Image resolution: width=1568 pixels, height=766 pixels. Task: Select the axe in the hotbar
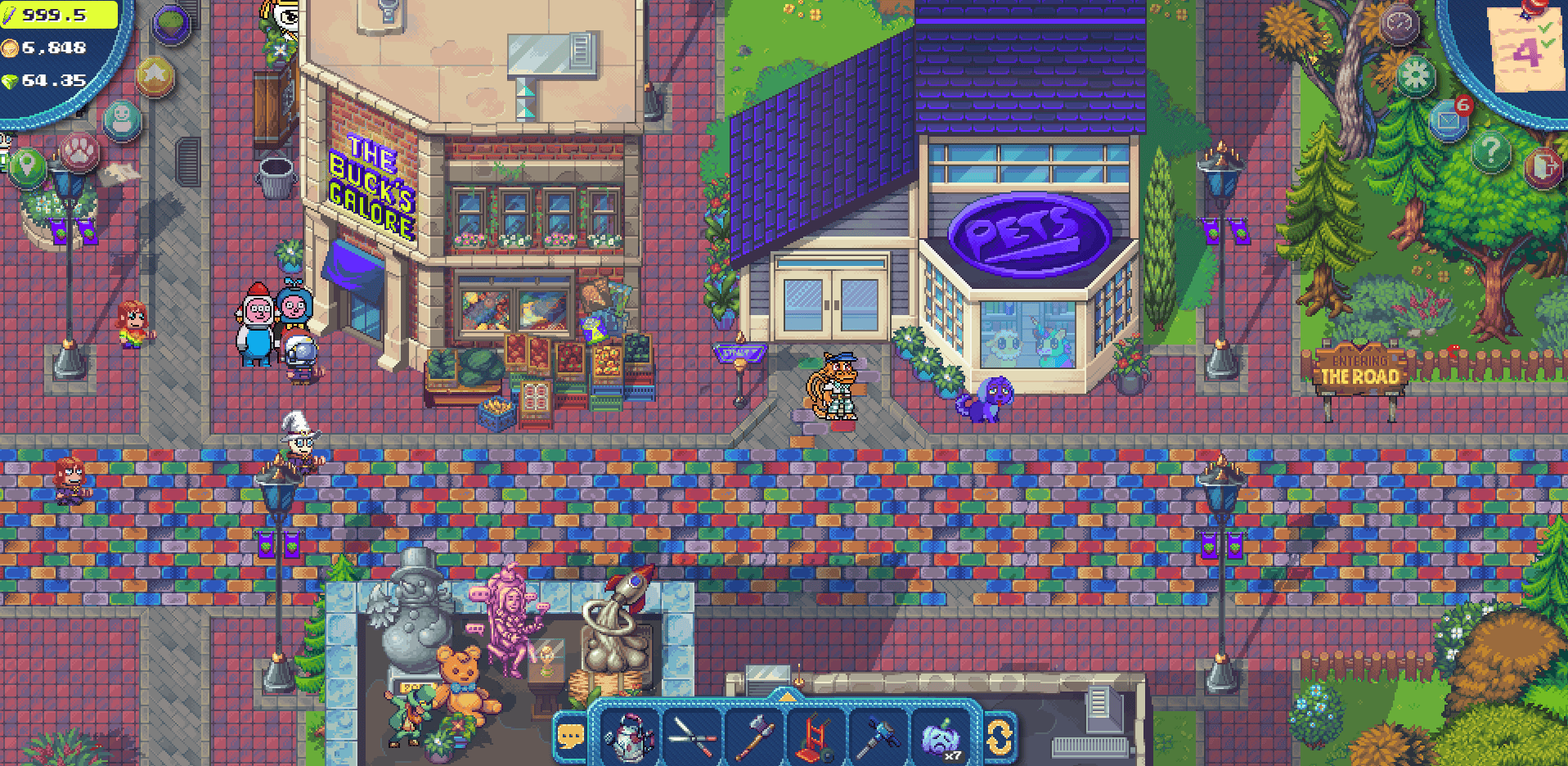tap(756, 735)
